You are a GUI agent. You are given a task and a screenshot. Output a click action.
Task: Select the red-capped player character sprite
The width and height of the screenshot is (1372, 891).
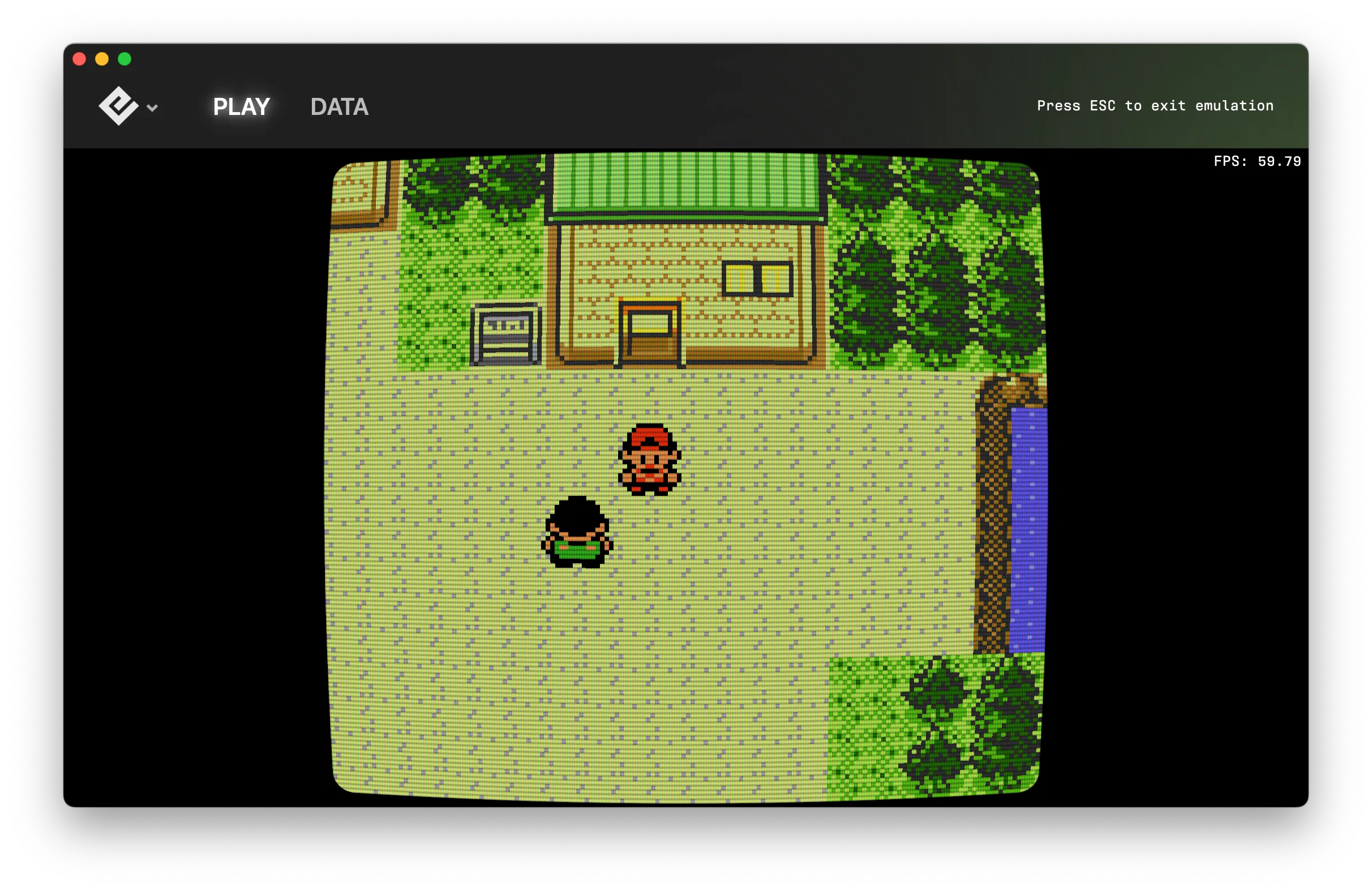point(650,459)
